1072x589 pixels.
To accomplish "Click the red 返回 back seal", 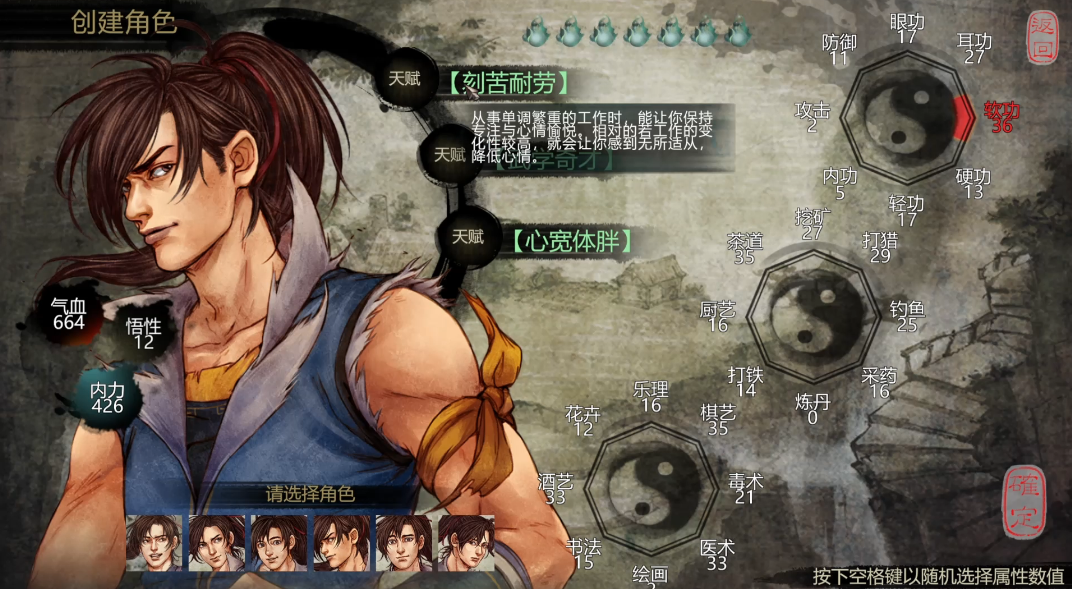I will tap(1042, 39).
